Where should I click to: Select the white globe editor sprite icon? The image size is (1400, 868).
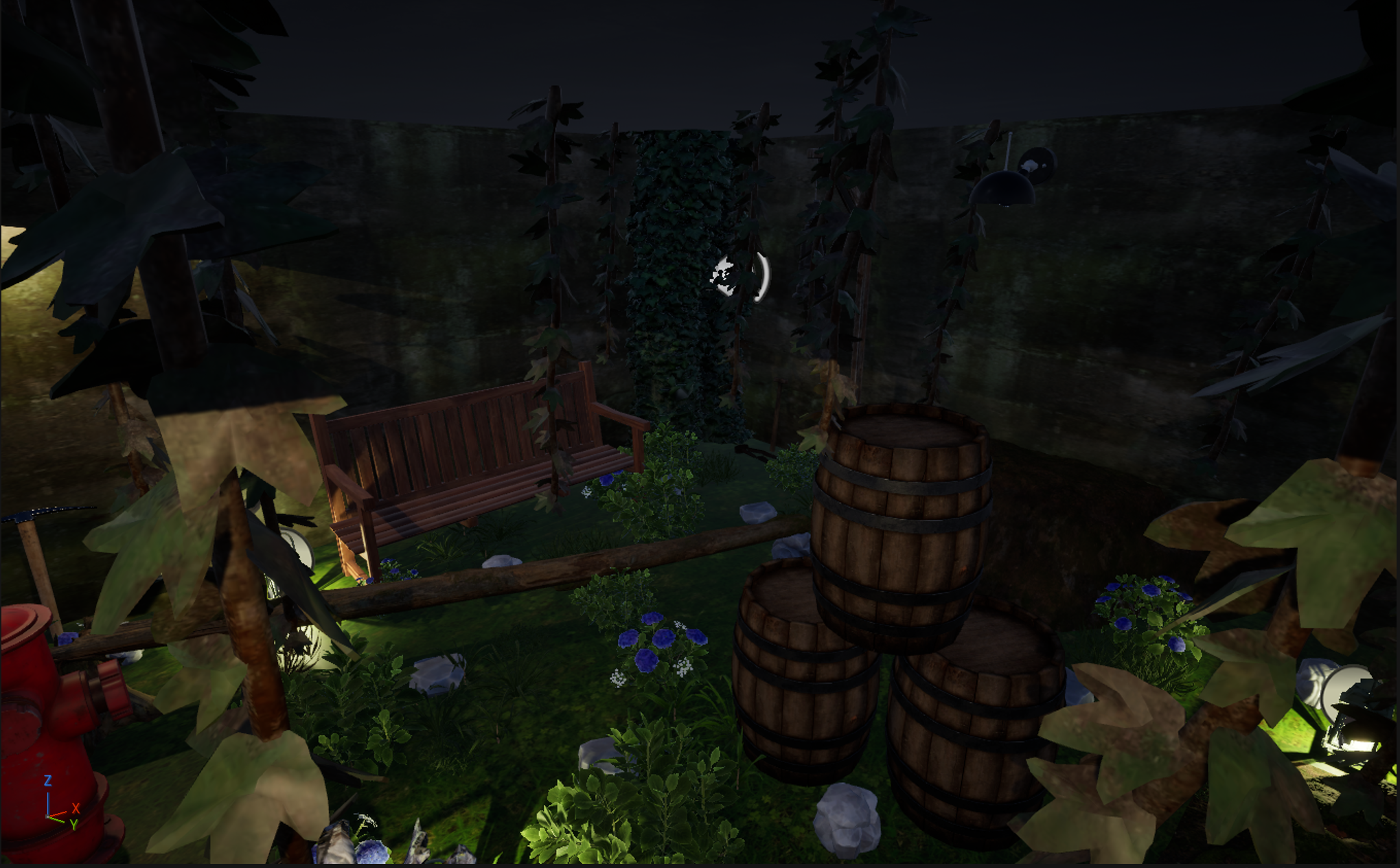tap(726, 276)
